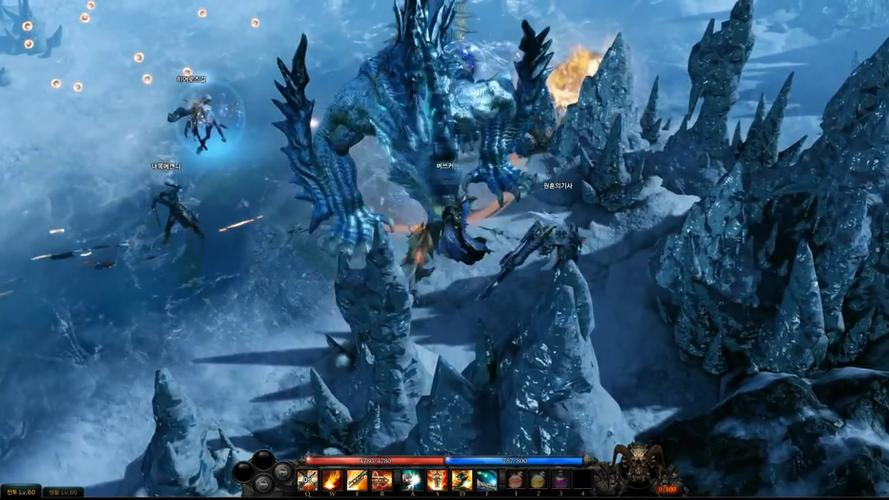Use the potion in item slot 2
This screenshot has width=889, height=500.
(x=538, y=480)
